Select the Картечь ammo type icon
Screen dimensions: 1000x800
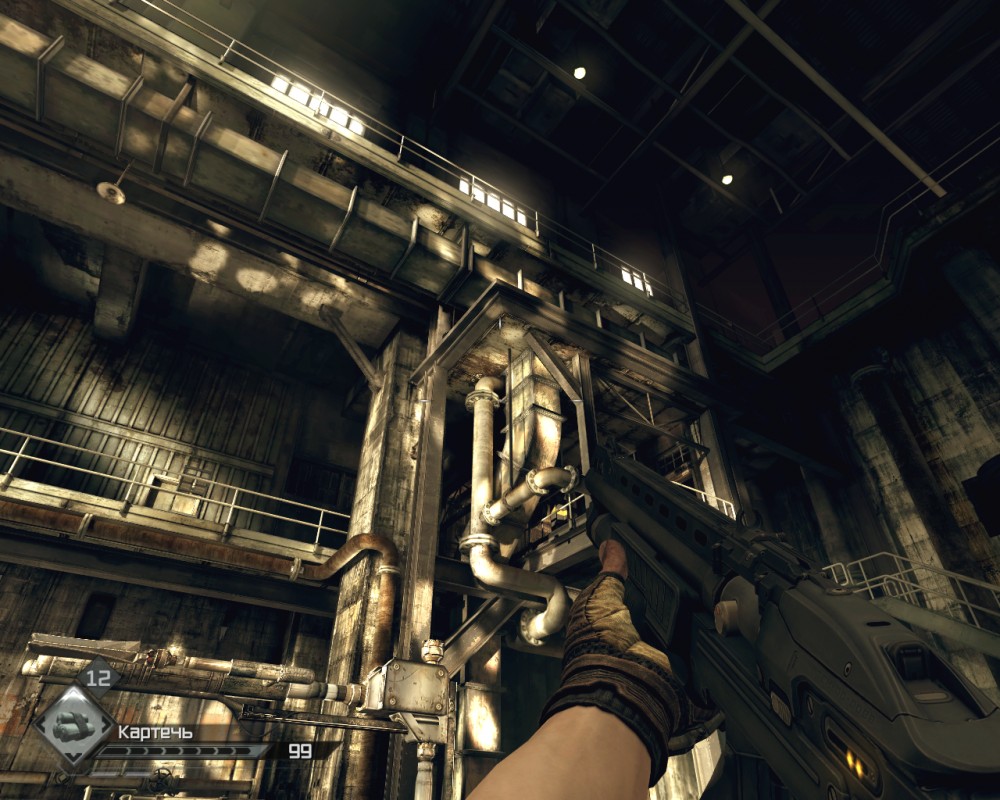[72, 725]
